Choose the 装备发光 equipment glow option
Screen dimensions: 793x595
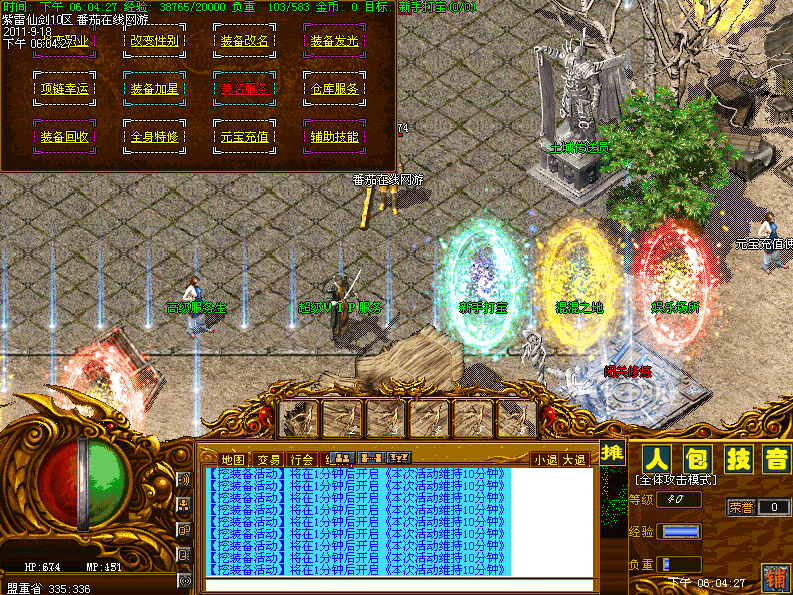click(x=334, y=42)
